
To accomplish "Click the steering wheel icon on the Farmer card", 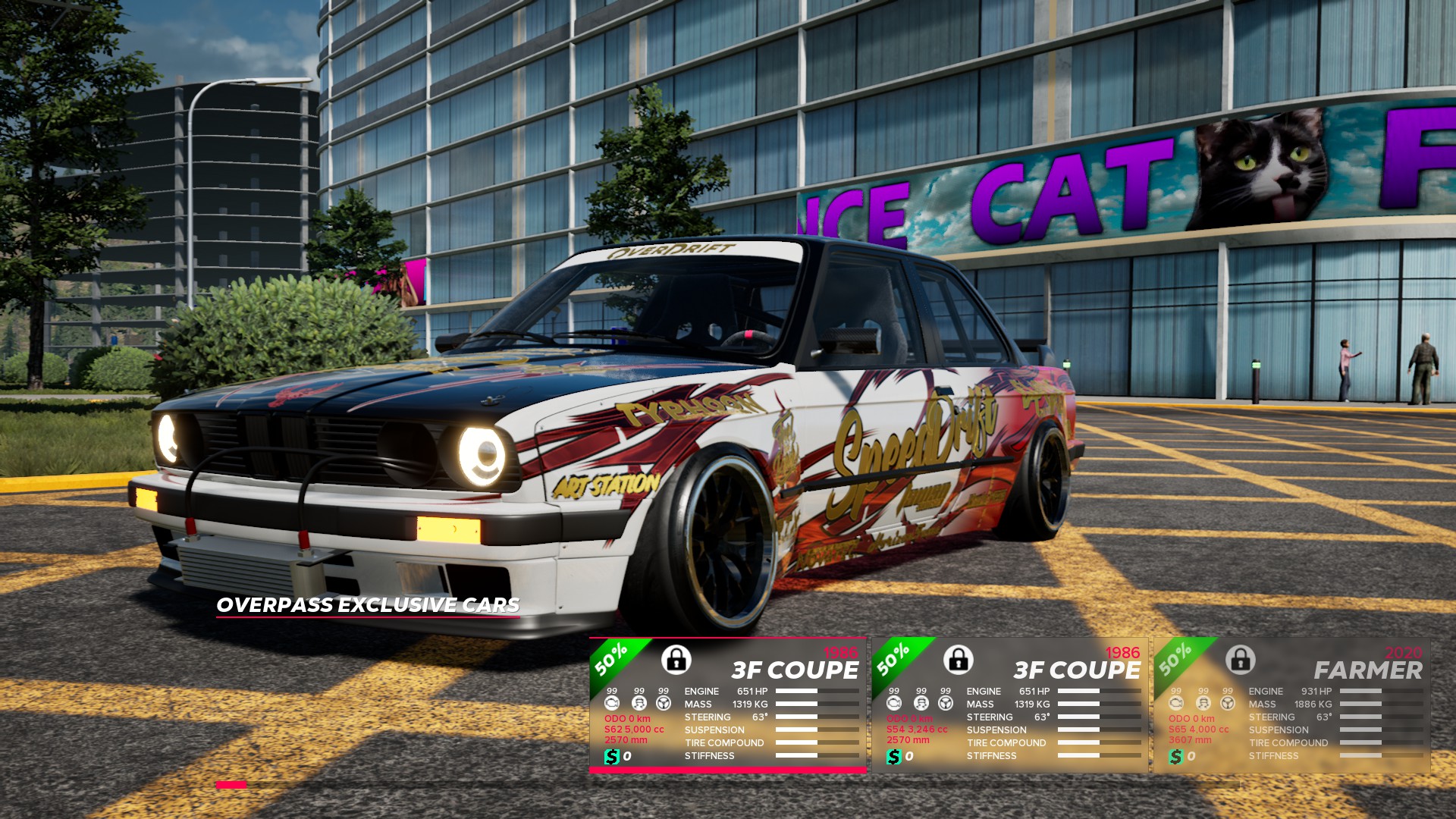I will 1228,703.
